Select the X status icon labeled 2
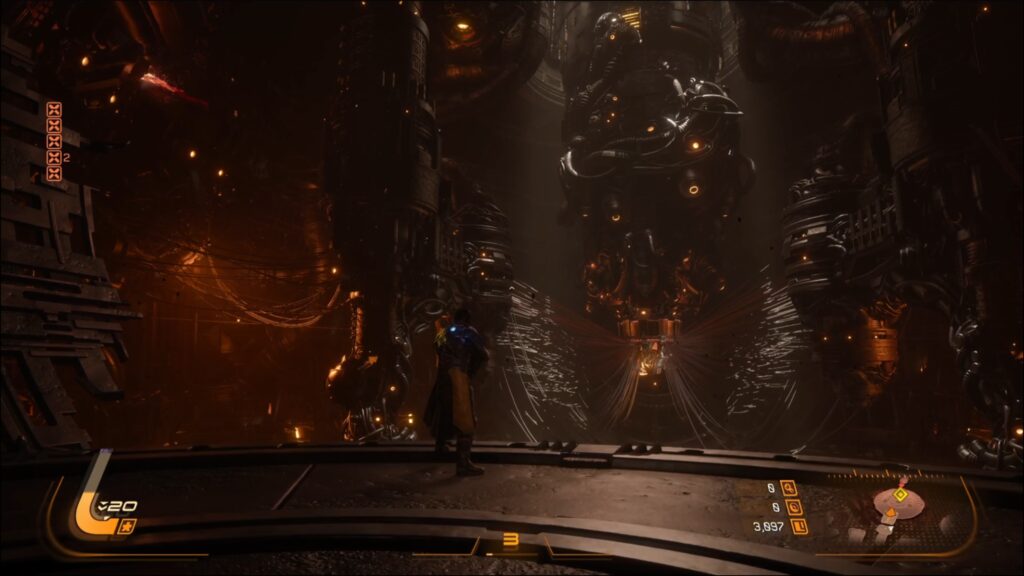The image size is (1024, 576). [x=54, y=157]
